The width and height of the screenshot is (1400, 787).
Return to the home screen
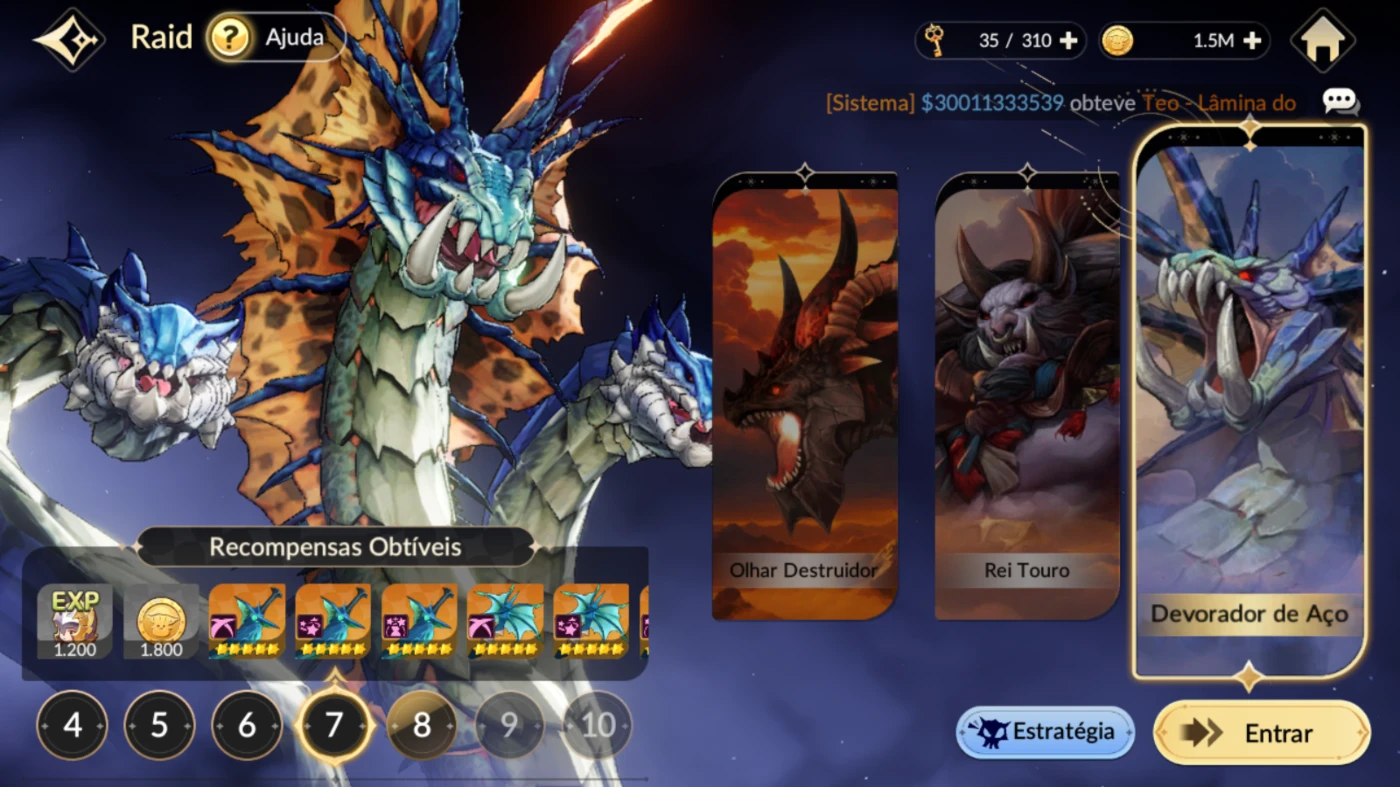click(1322, 41)
